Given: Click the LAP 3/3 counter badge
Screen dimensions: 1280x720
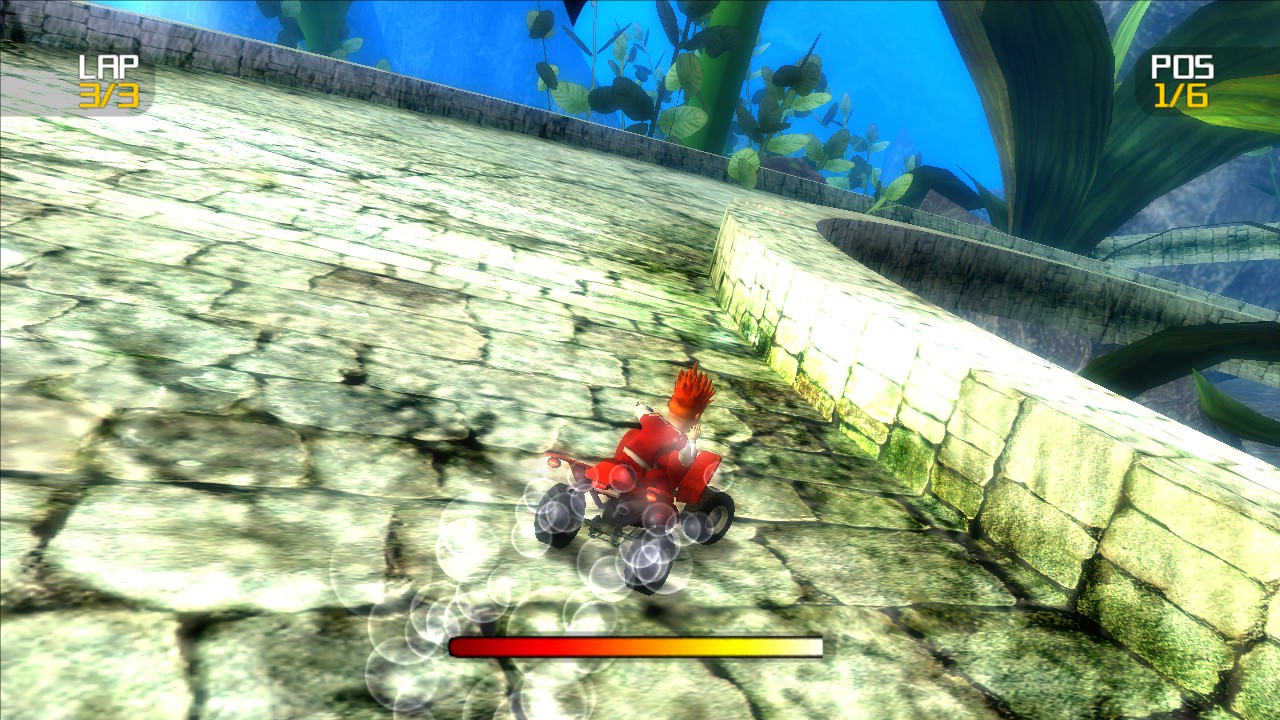Looking at the screenshot, I should pos(107,82).
